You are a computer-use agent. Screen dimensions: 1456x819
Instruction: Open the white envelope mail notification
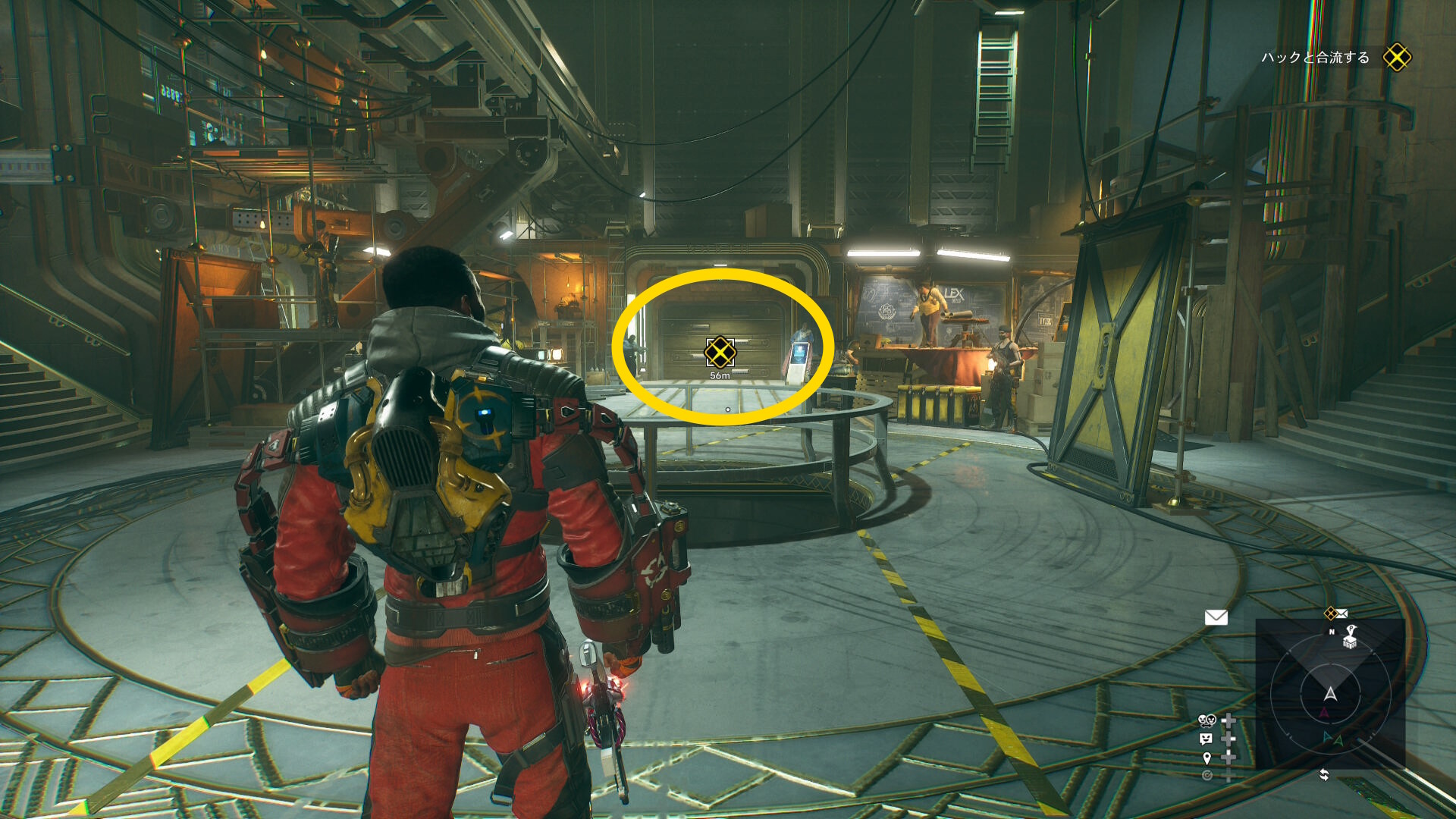tap(1216, 617)
